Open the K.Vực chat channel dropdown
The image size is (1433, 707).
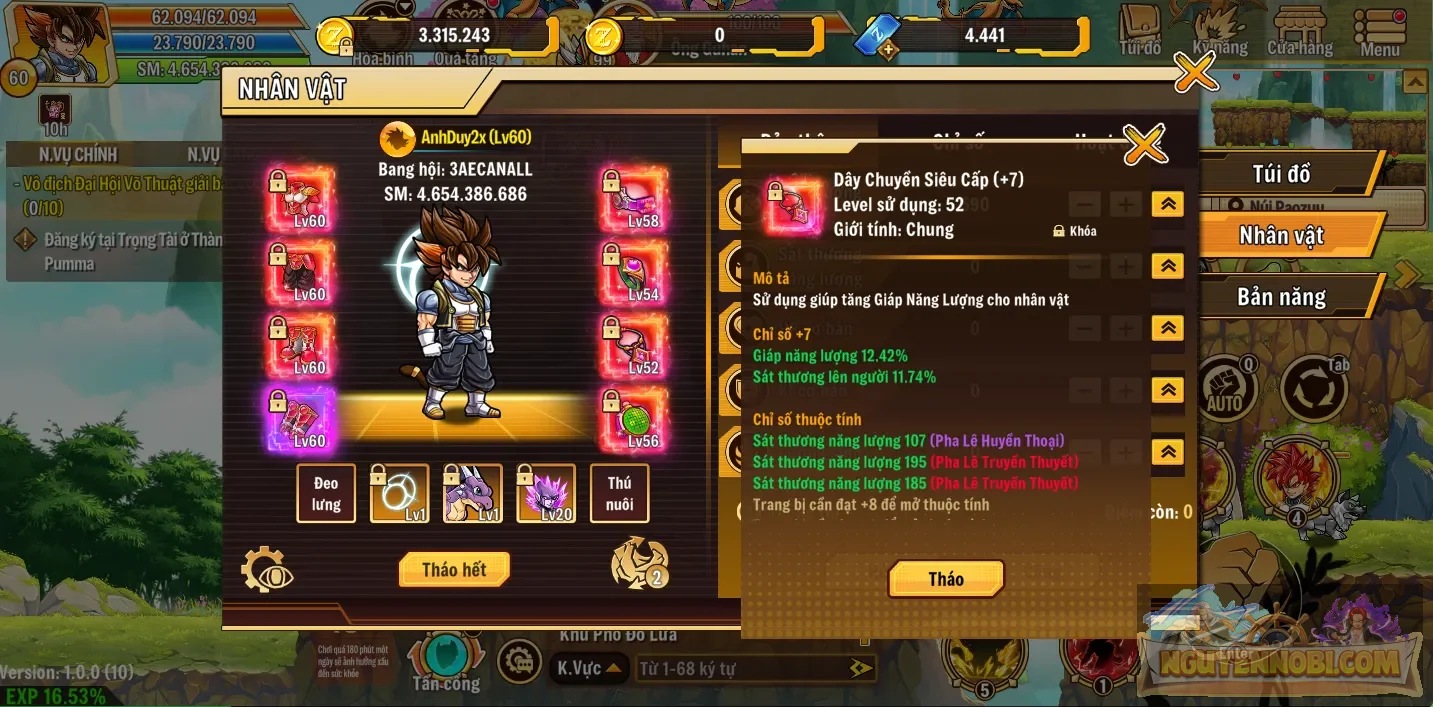point(589,668)
